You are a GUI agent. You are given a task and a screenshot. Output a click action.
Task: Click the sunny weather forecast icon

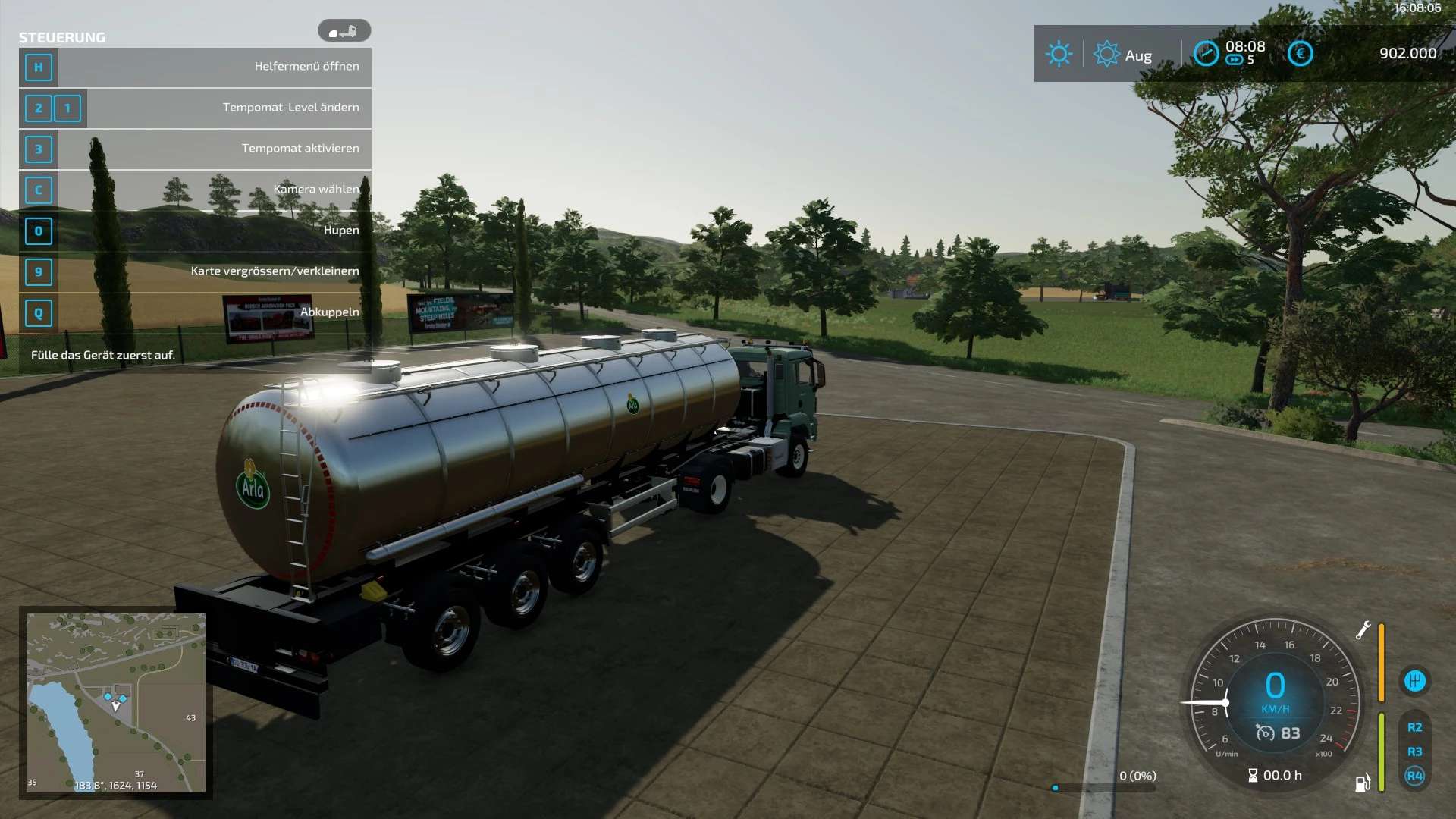point(1059,54)
